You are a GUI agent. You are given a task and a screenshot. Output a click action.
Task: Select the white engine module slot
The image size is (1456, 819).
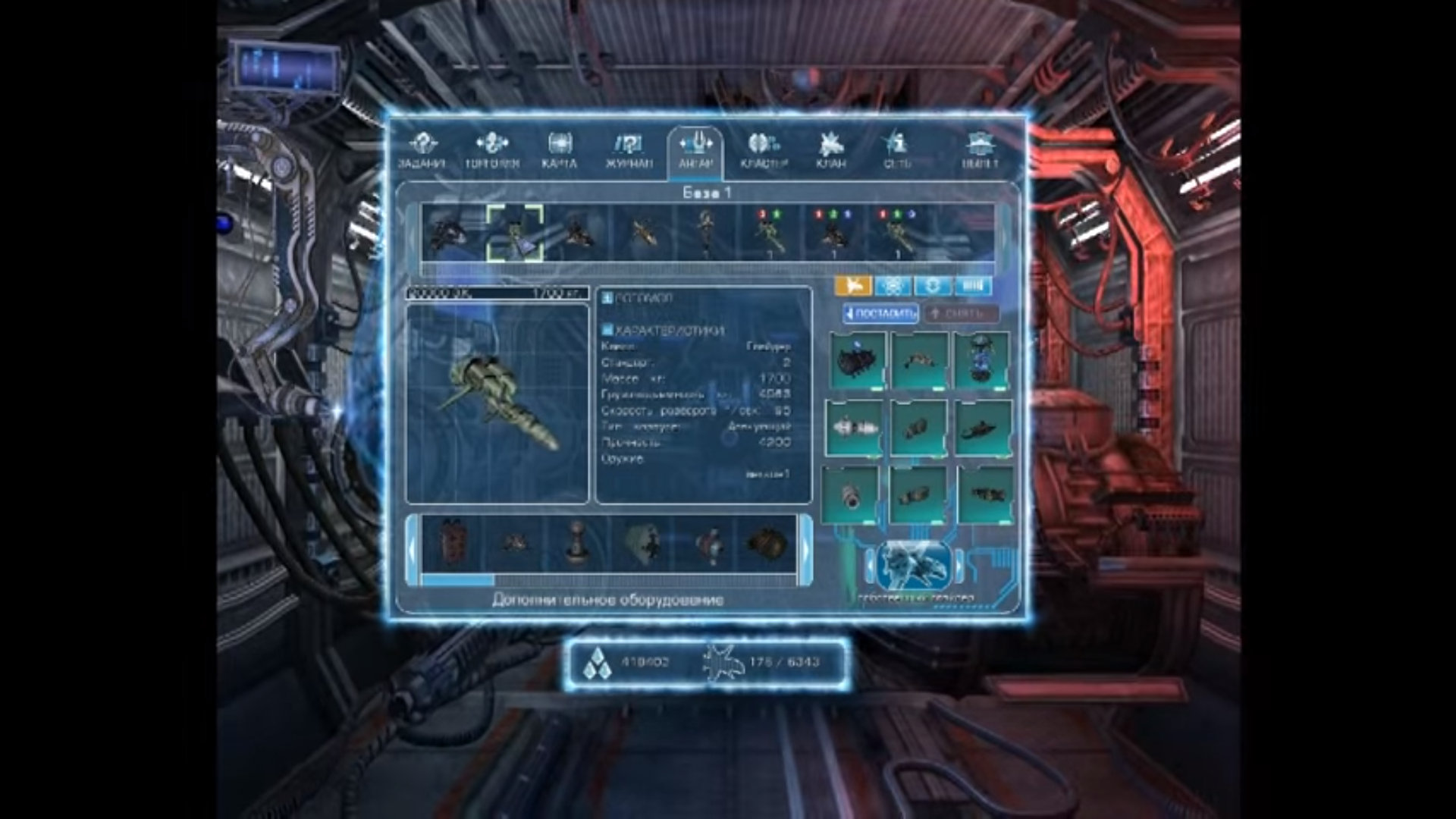click(x=855, y=428)
